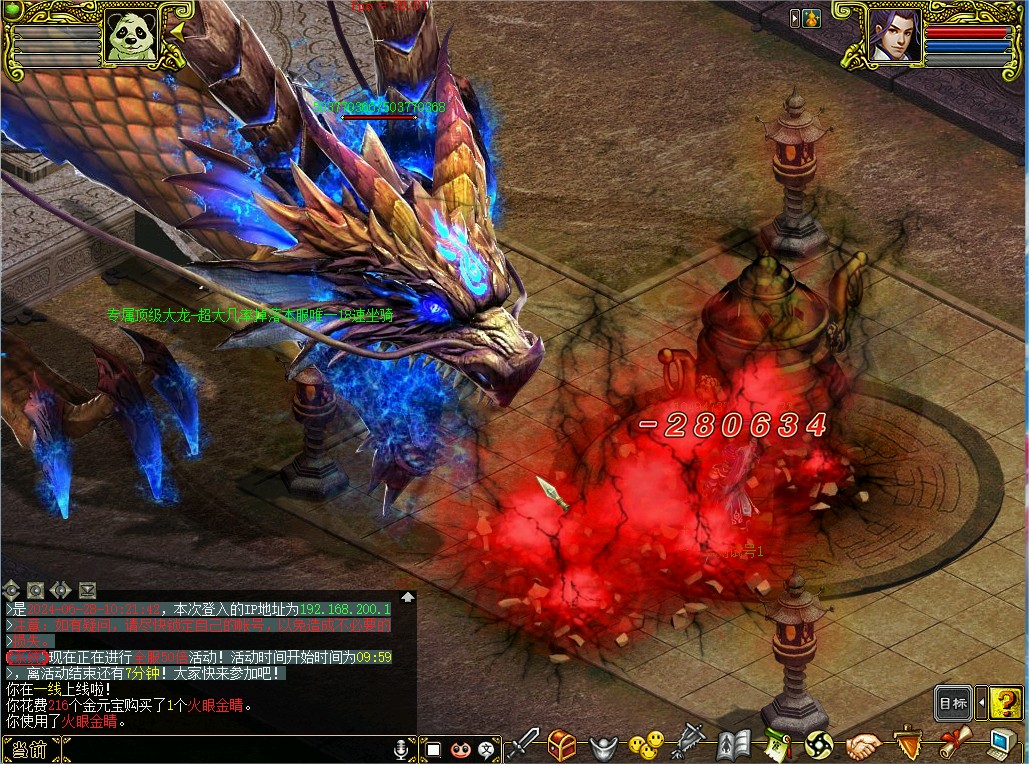Open the yellow smiley faces friends icon
This screenshot has width=1029, height=764.
coord(646,745)
